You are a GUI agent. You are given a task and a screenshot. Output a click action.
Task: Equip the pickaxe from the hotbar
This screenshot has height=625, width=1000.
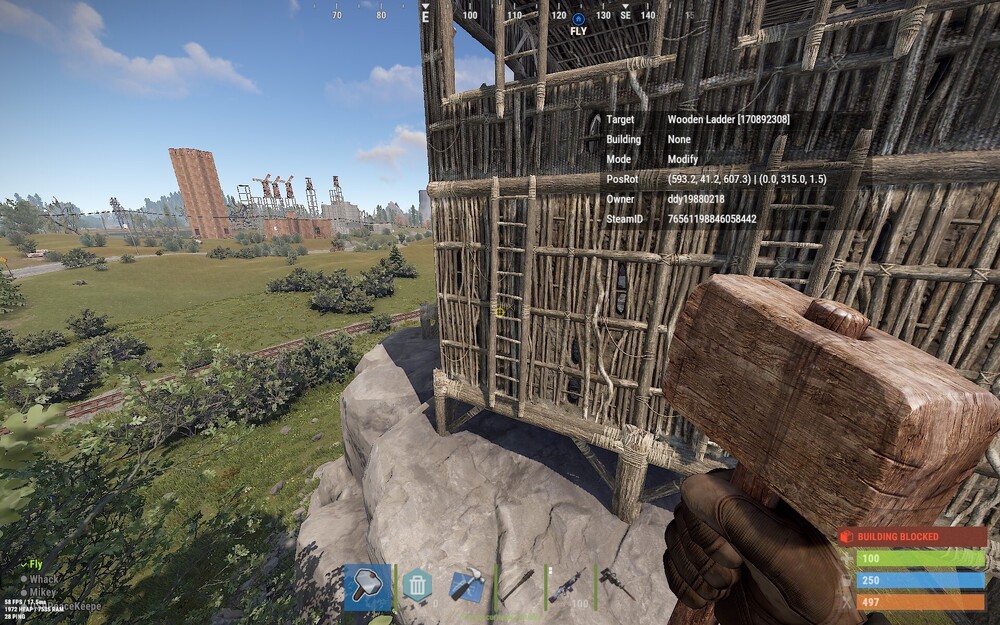click(x=517, y=586)
